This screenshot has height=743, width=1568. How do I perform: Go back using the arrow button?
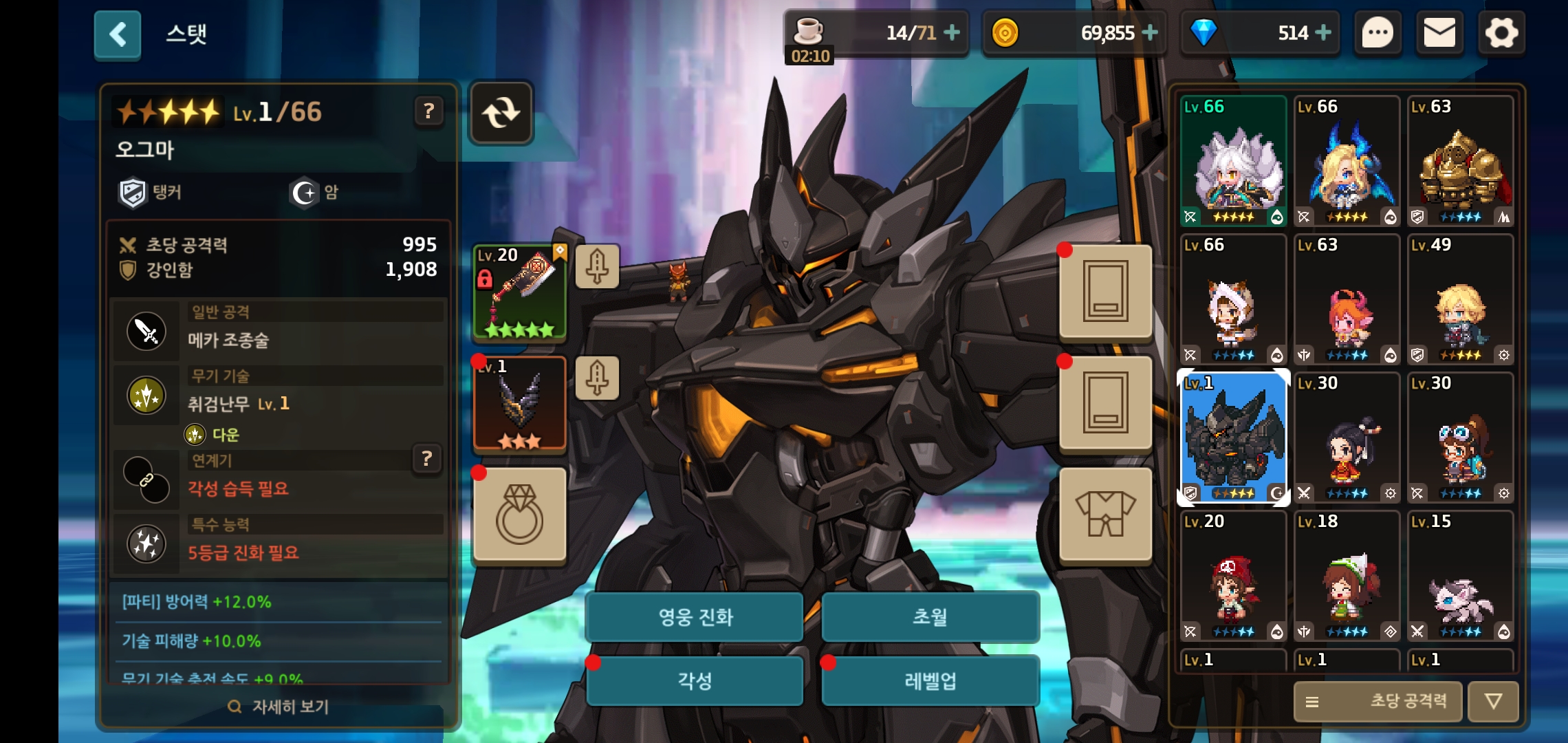118,34
